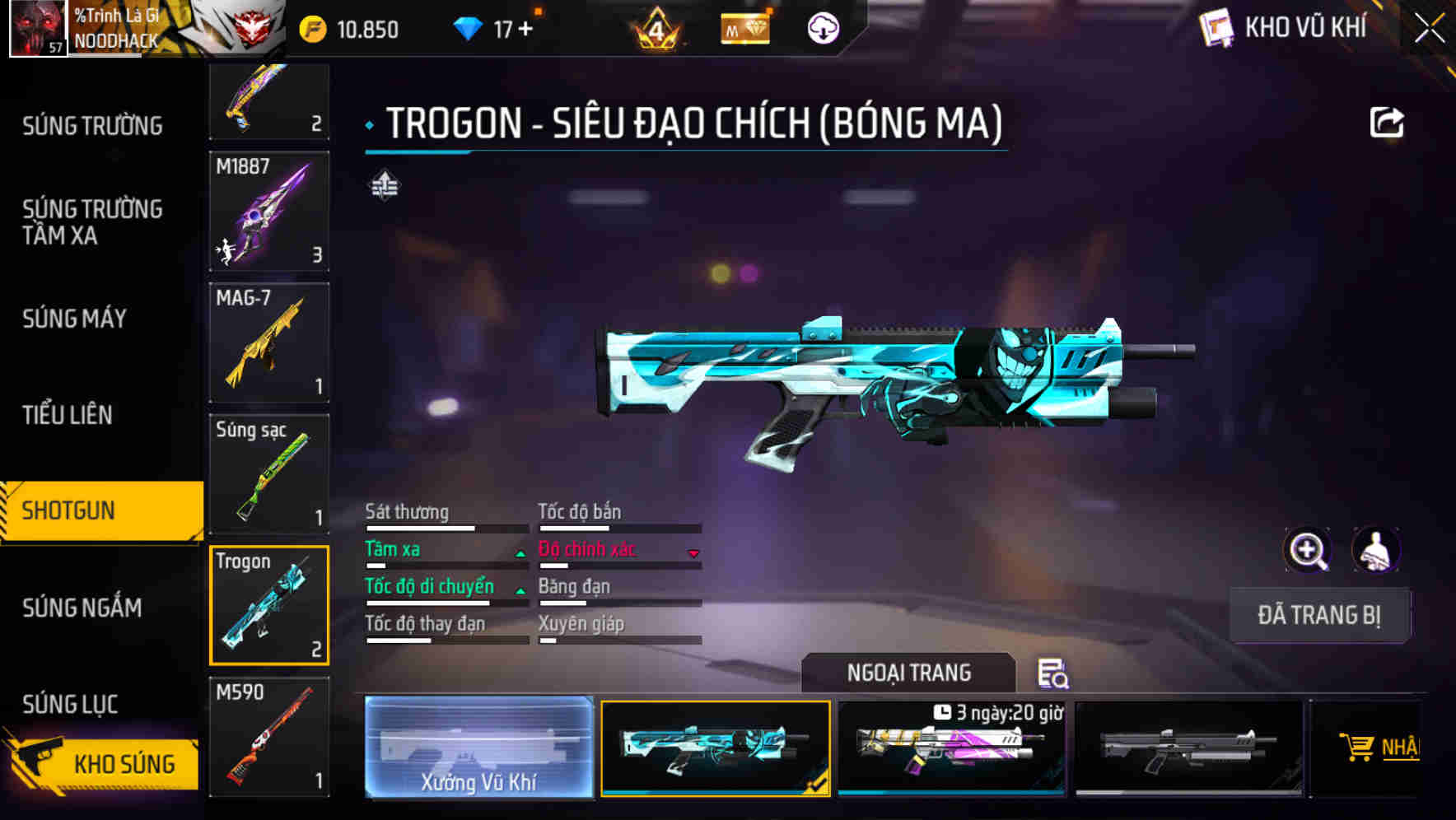The image size is (1456, 820).
Task: Choose the Súng Ngắm category
Action: pos(82,608)
